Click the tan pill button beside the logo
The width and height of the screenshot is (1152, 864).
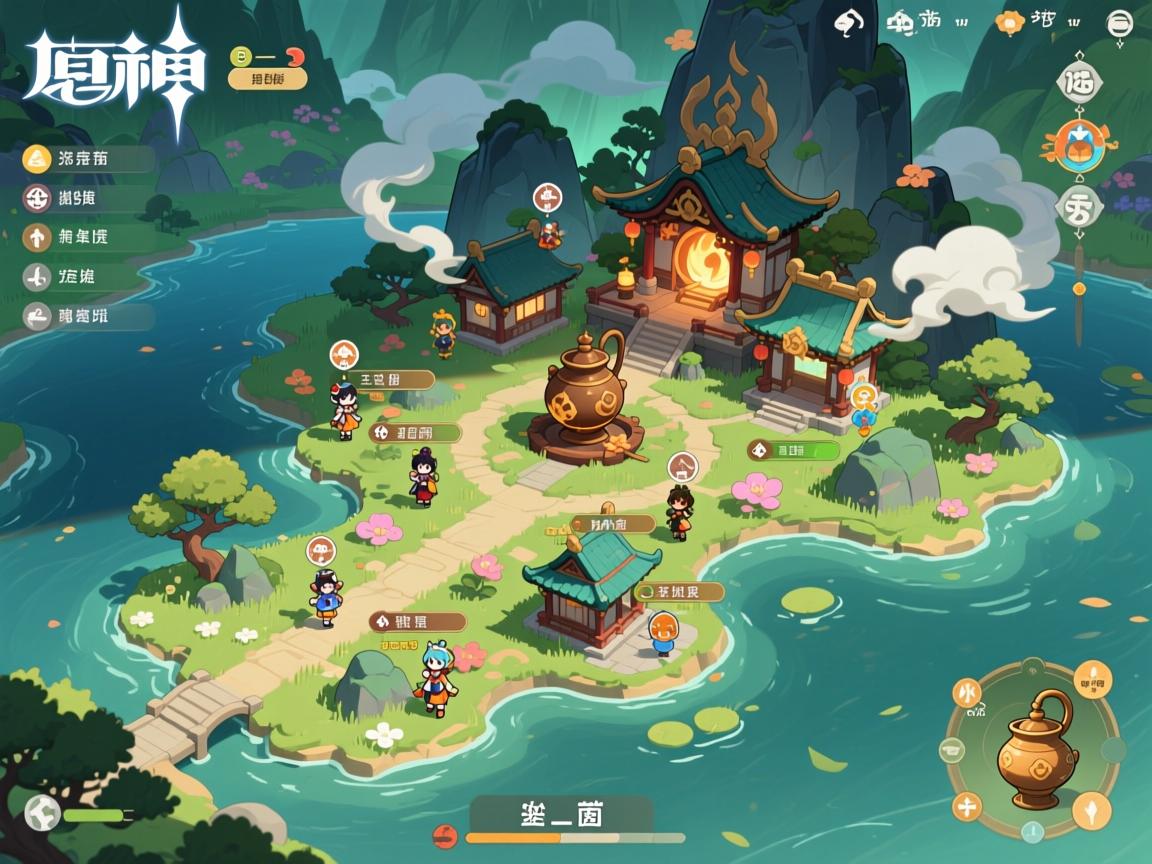pyautogui.click(x=267, y=78)
